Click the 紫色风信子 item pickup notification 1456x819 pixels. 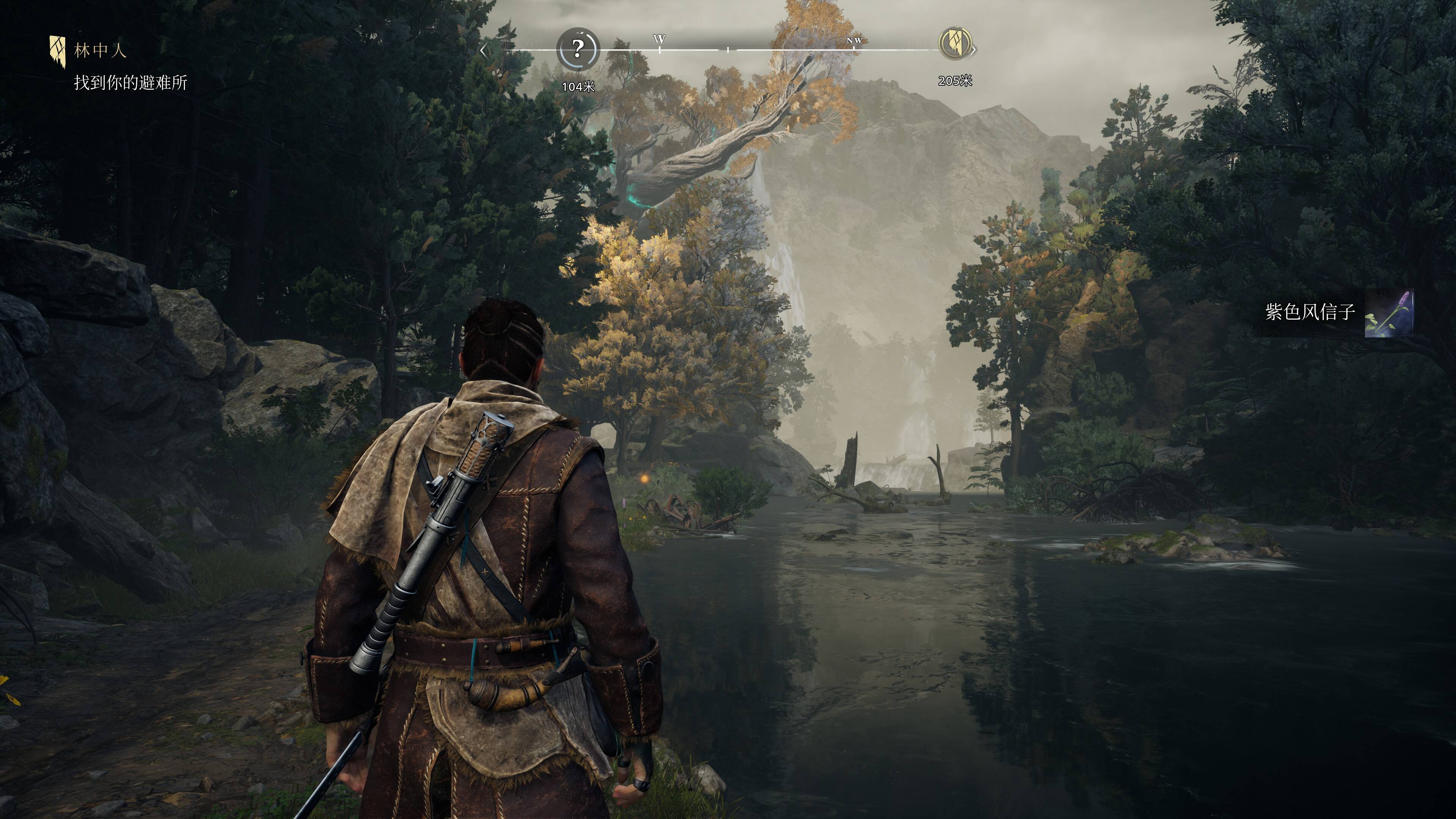(1337, 312)
